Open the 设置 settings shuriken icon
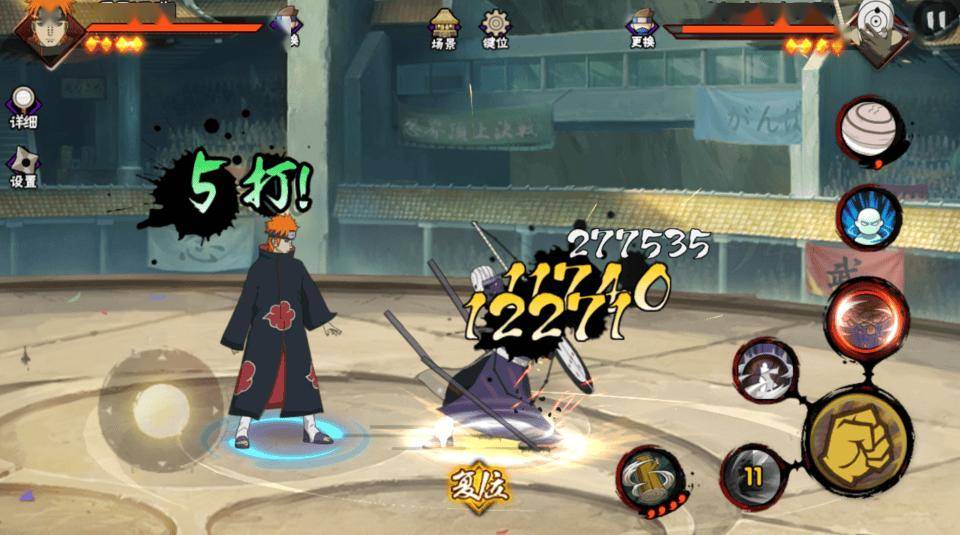This screenshot has width=960, height=535. point(23,167)
